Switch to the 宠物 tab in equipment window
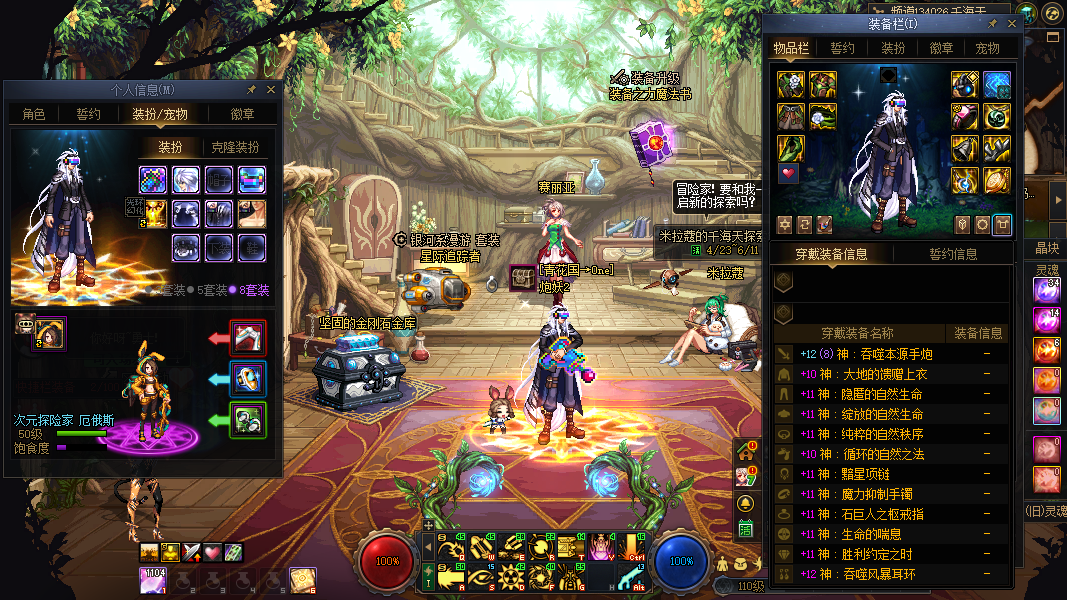The width and height of the screenshot is (1067, 600). 987,48
